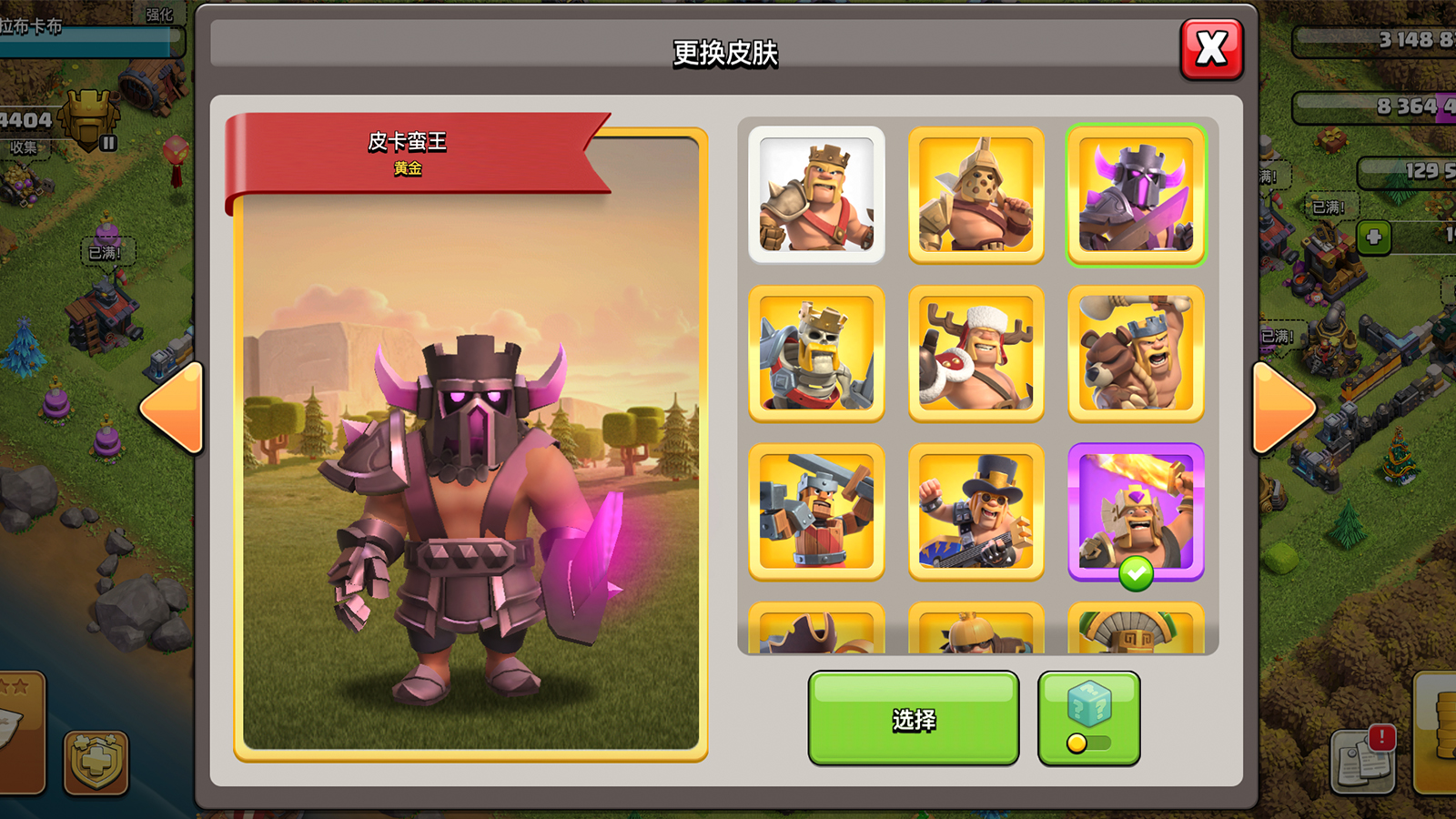This screenshot has height=819, width=1456.
Task: Go to the previous hero with left arrow
Action: (173, 409)
